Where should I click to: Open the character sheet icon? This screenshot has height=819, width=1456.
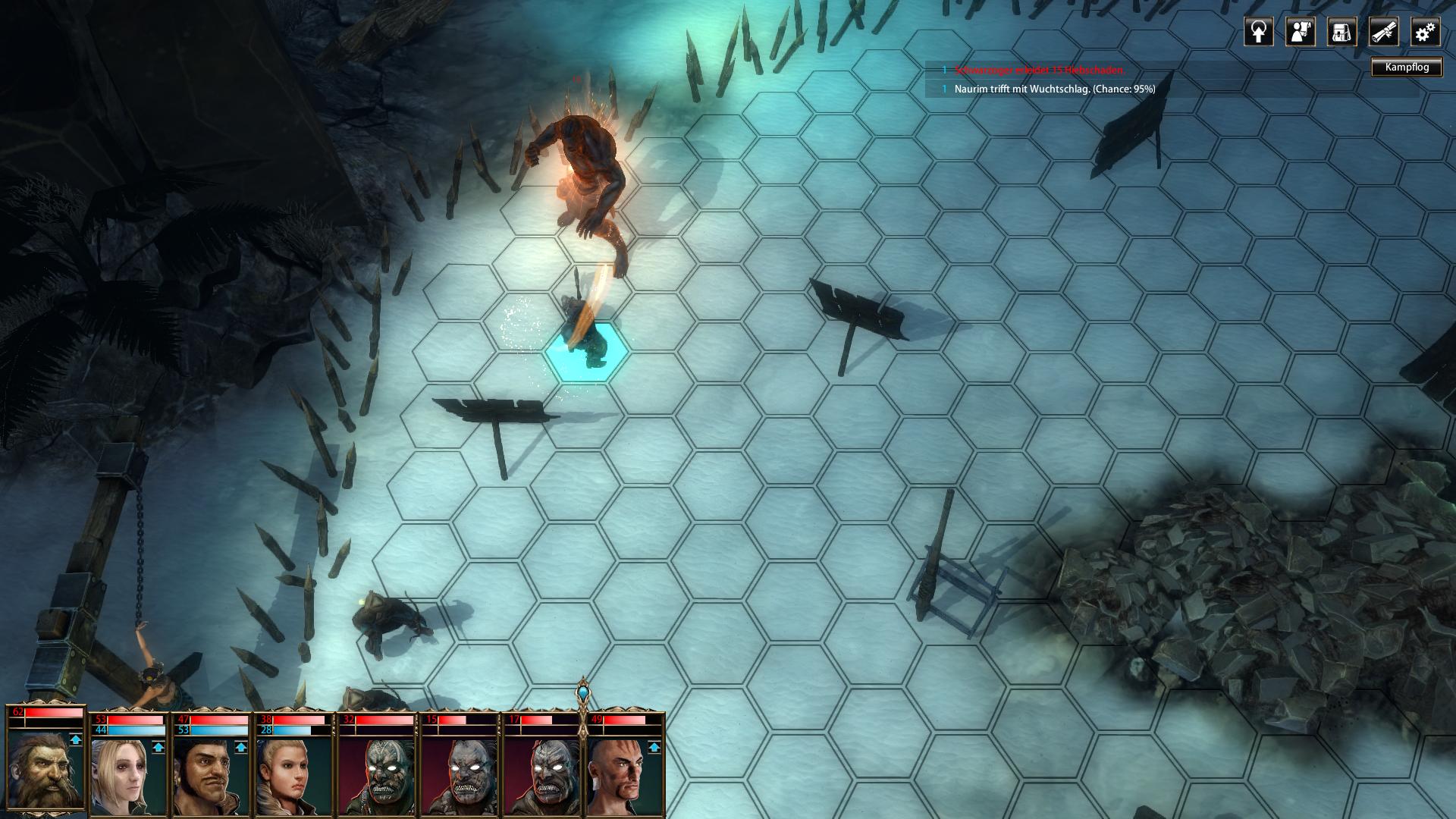[x=1300, y=33]
